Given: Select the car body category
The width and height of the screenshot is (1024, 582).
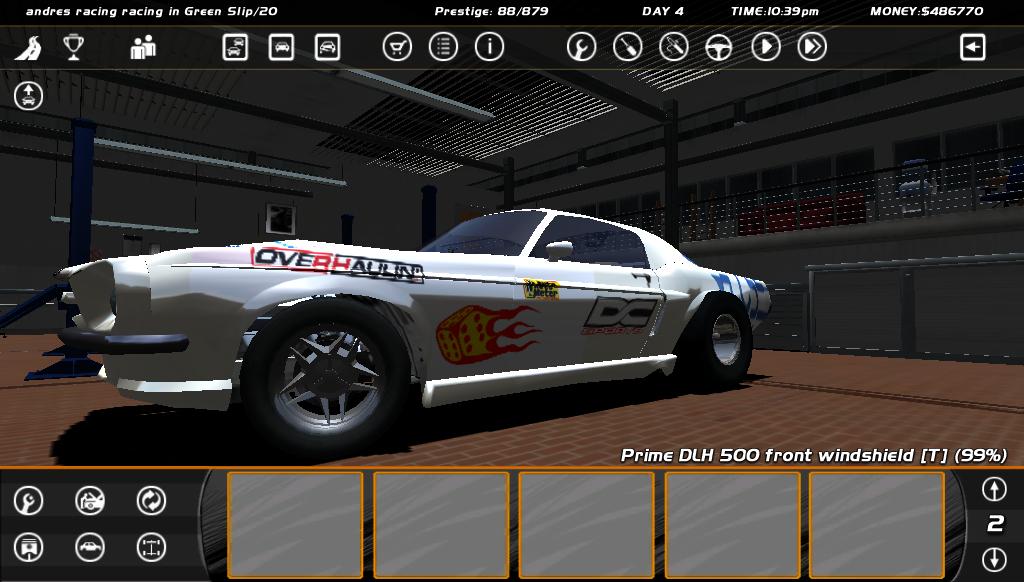Looking at the screenshot, I should click(90, 547).
